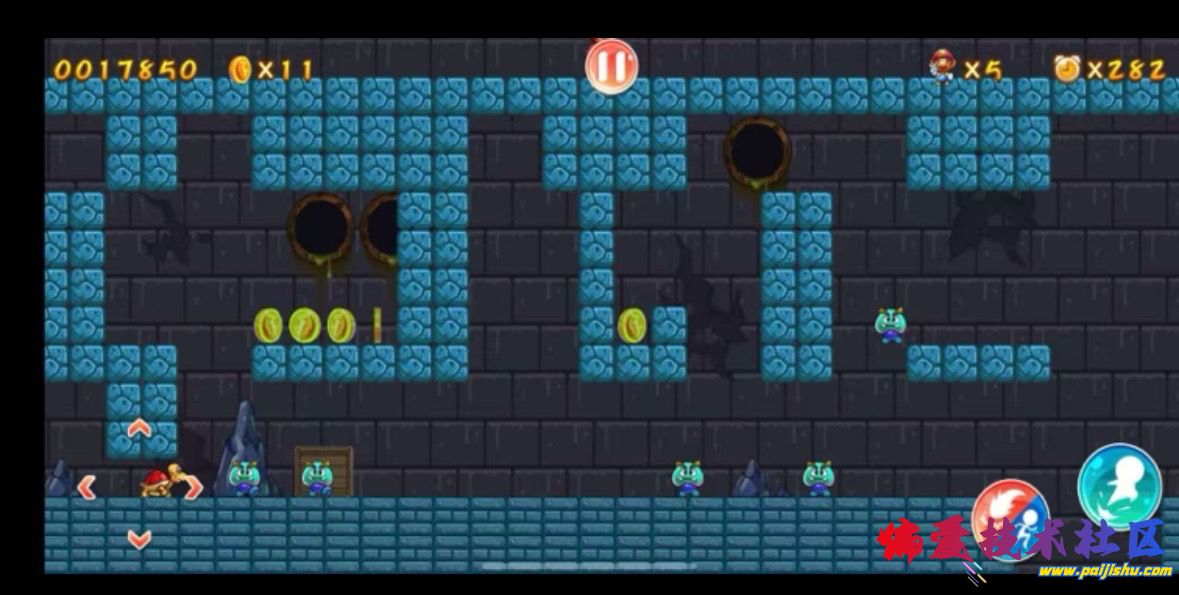This screenshot has width=1179, height=595.
Task: Tap the left arrow to move left
Action: coord(87,487)
